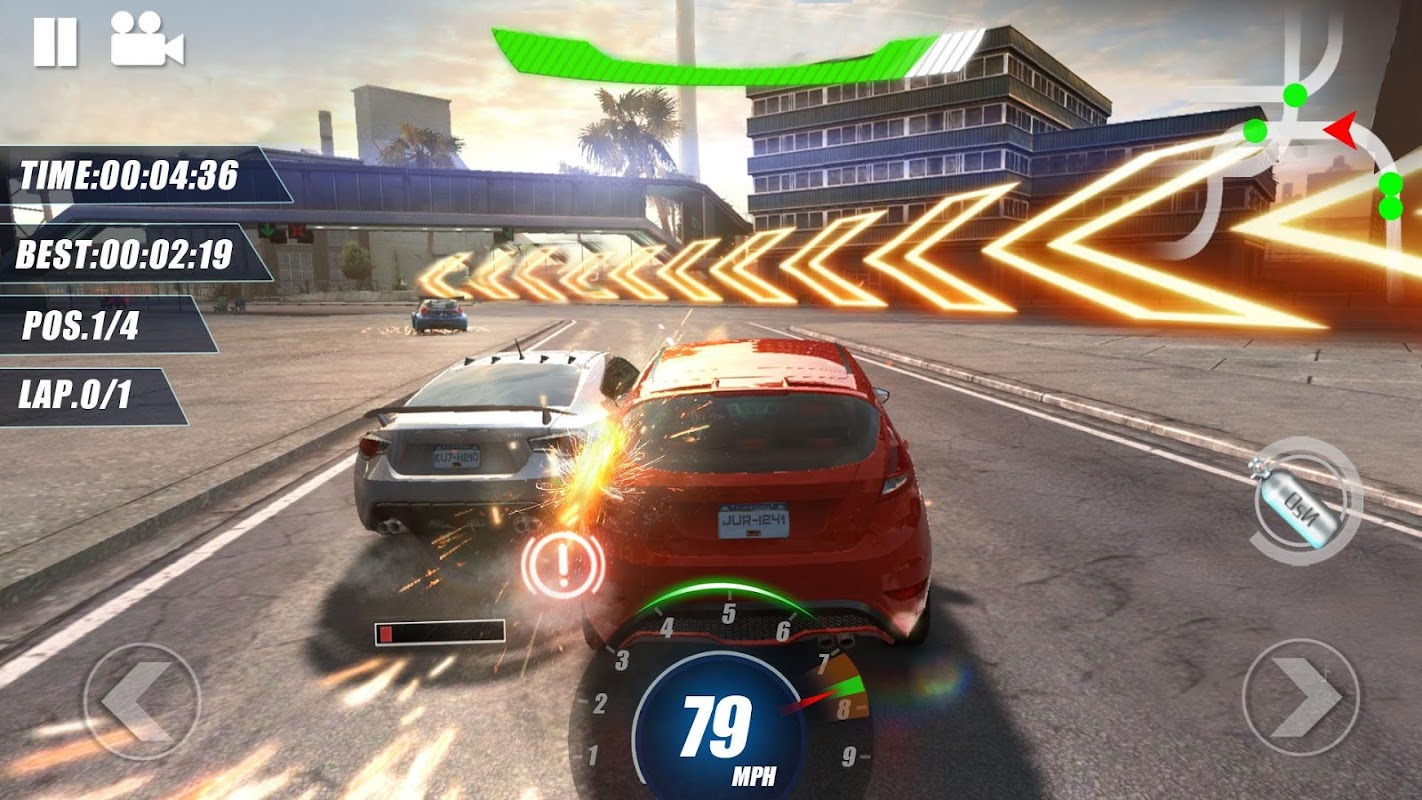Switch the camera view
The height and width of the screenshot is (800, 1422).
tap(146, 40)
